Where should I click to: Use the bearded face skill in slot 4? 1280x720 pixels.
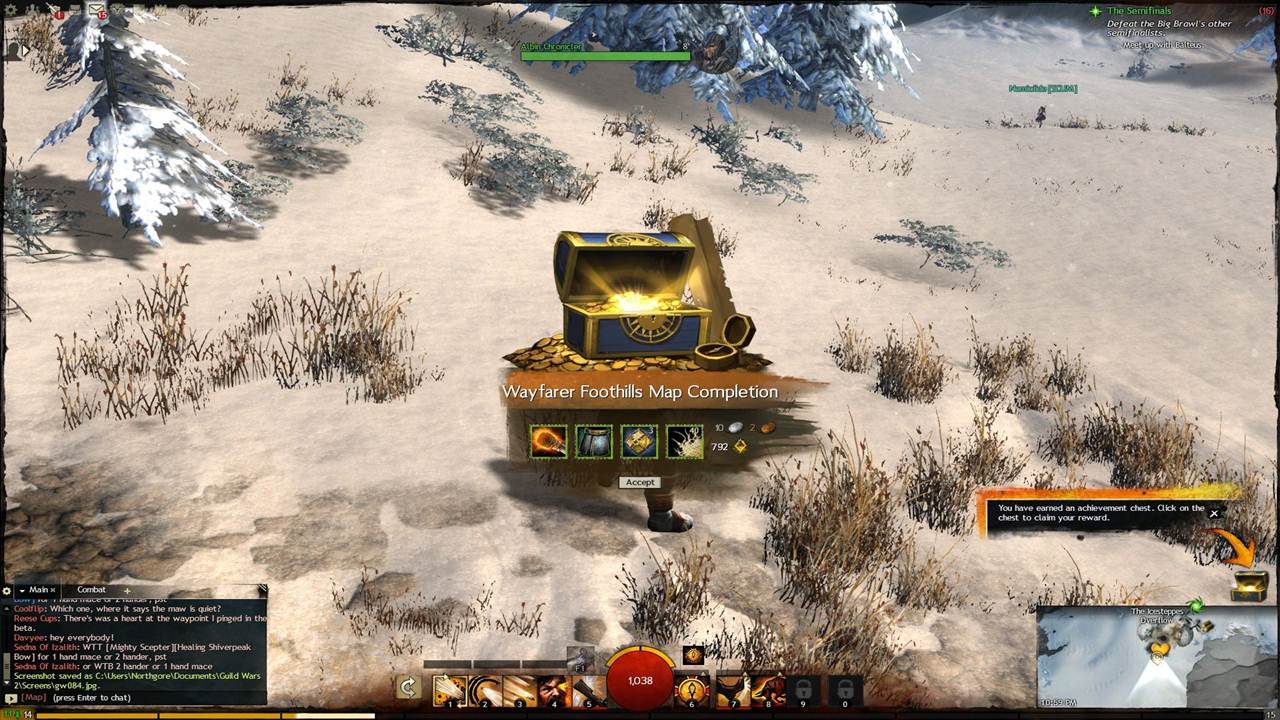[x=554, y=690]
